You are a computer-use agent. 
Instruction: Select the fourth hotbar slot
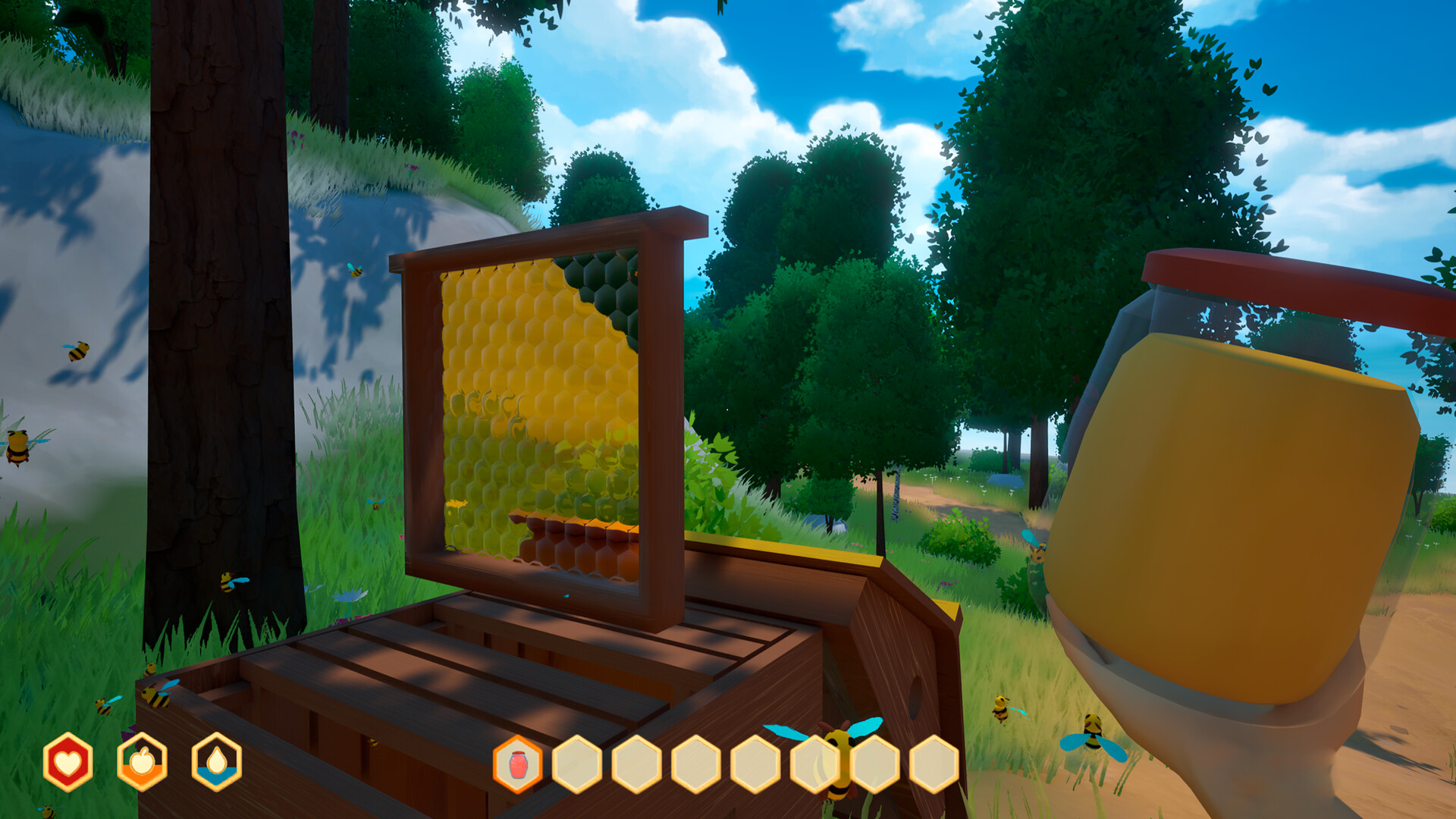point(696,765)
